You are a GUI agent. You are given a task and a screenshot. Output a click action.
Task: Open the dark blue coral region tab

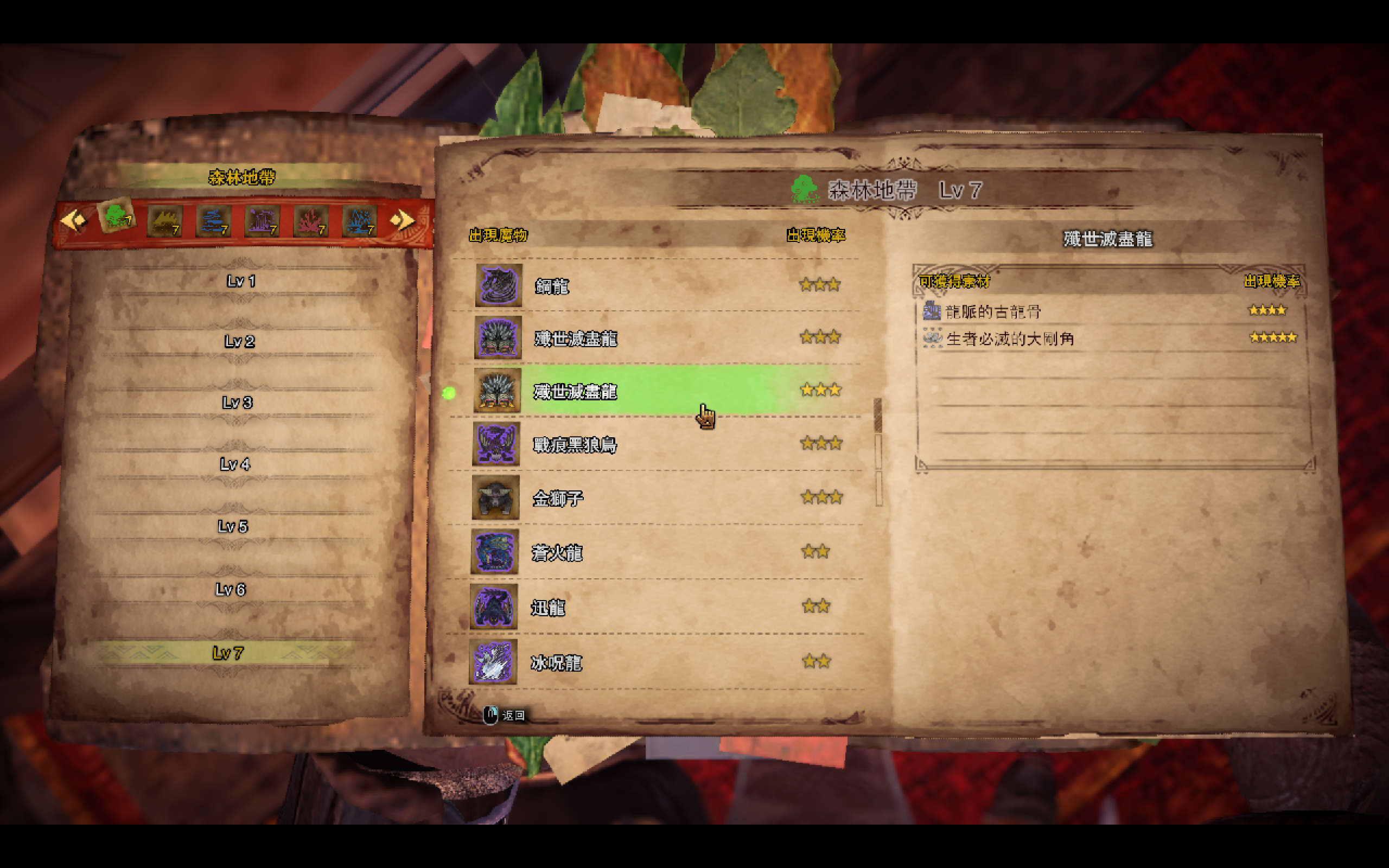click(x=214, y=221)
